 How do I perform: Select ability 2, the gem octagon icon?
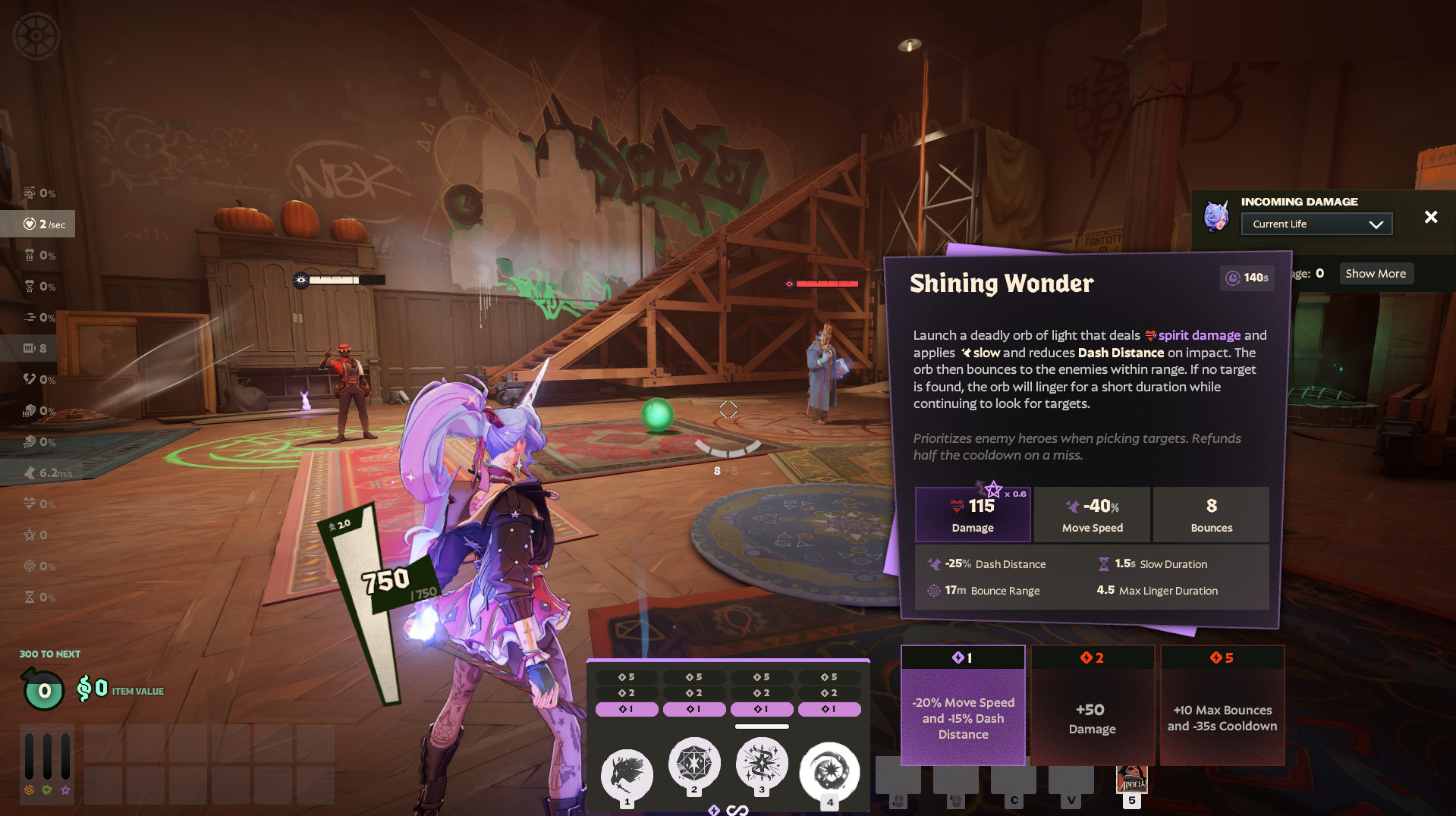(694, 766)
